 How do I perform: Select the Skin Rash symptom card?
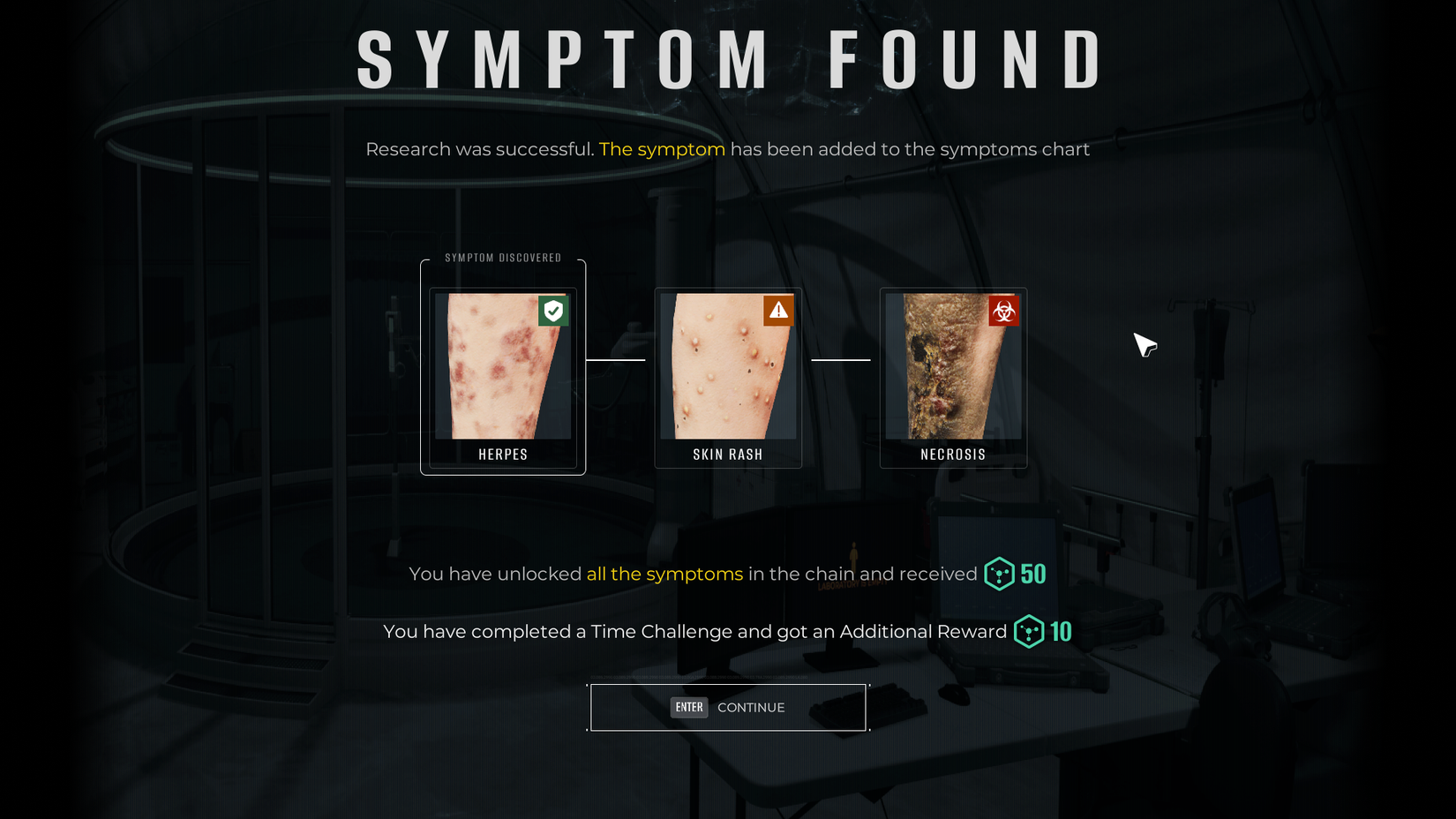tap(727, 378)
